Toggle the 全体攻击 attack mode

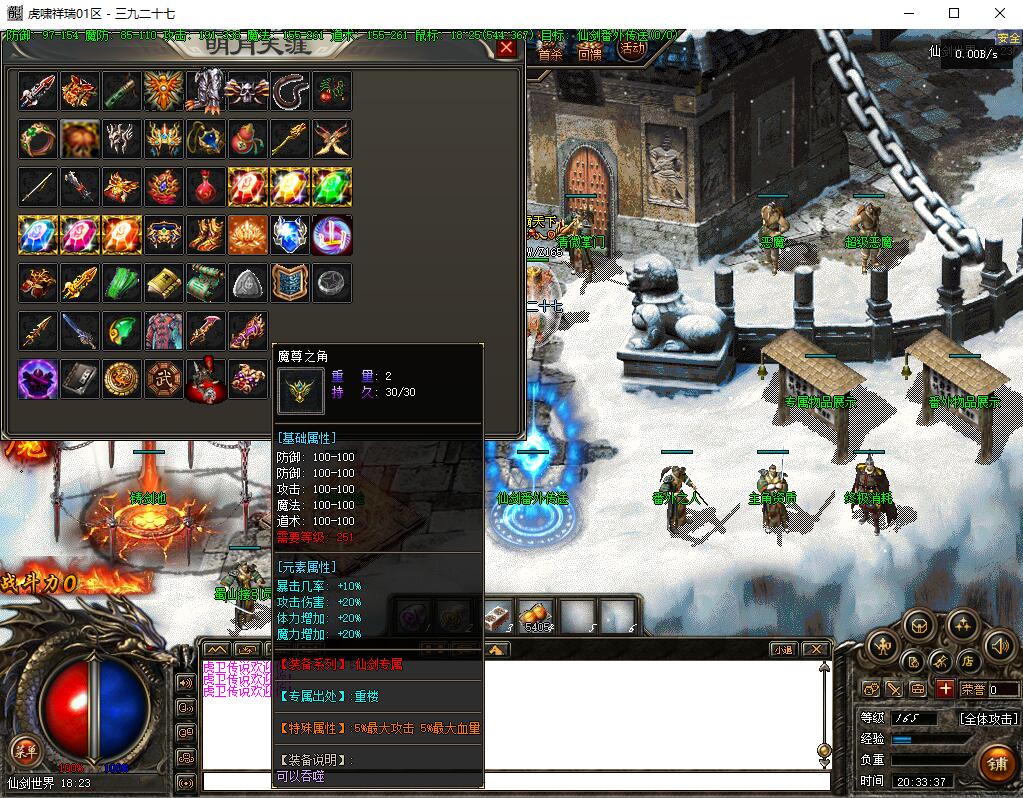point(989,718)
